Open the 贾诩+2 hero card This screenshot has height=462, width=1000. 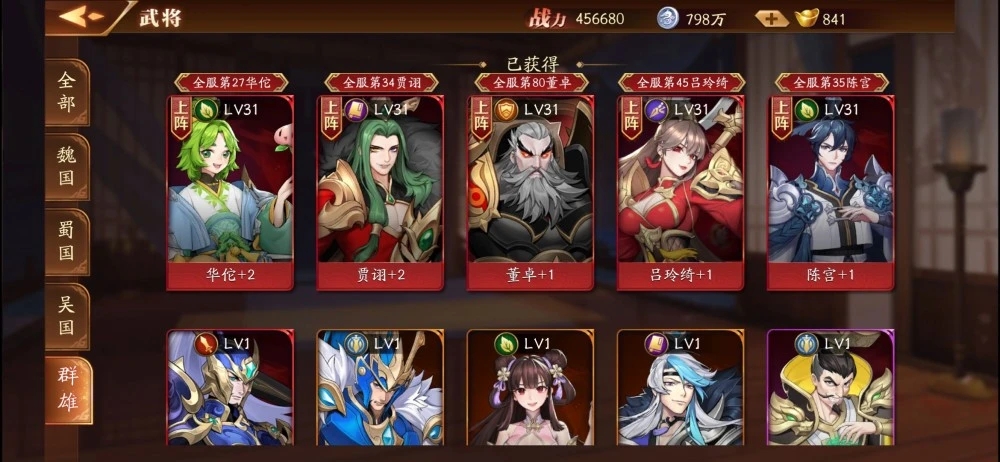[380, 192]
